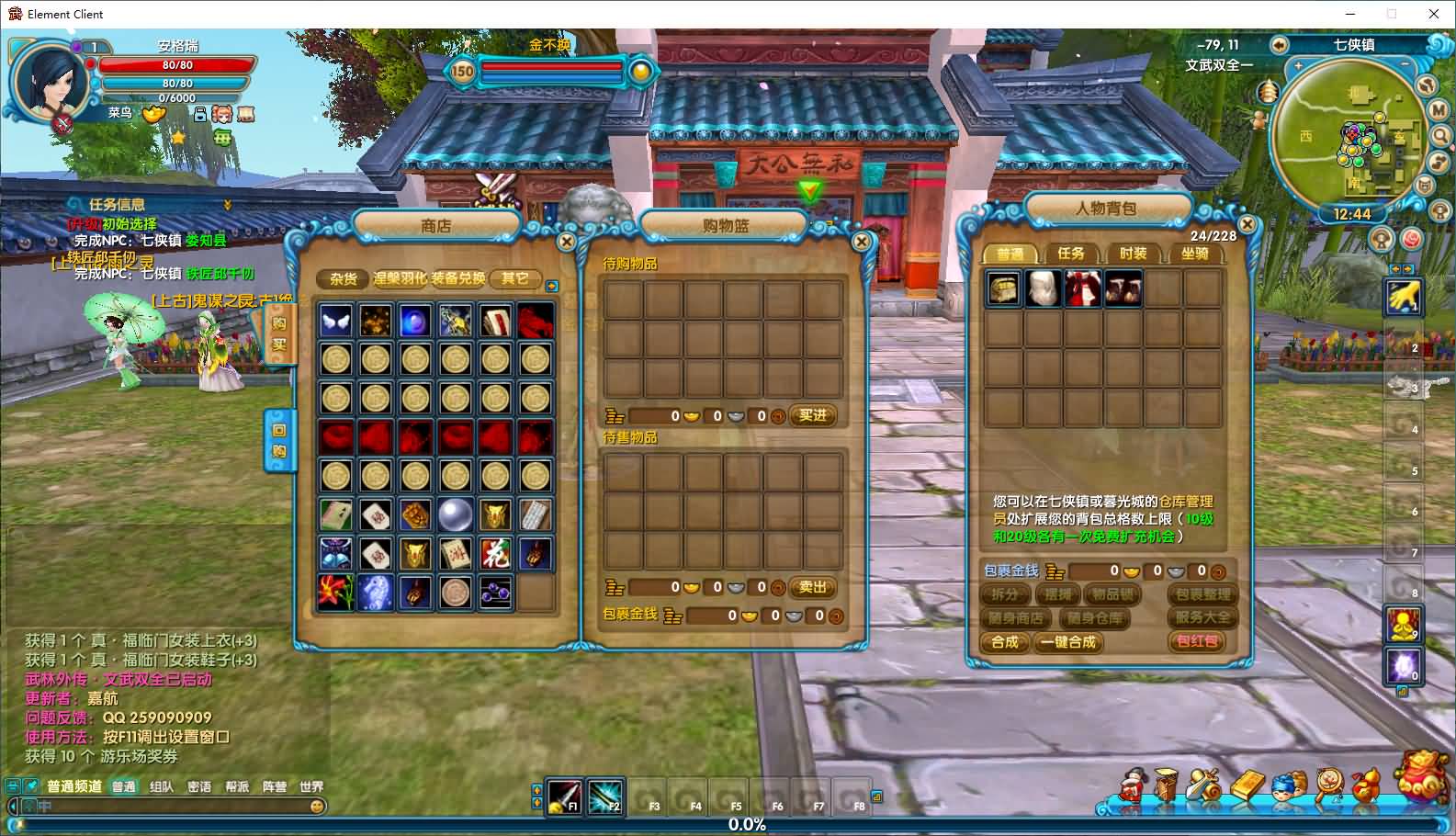
Task: Click the magnifier zoom icon beside the minimap
Action: pyautogui.click(x=1442, y=133)
